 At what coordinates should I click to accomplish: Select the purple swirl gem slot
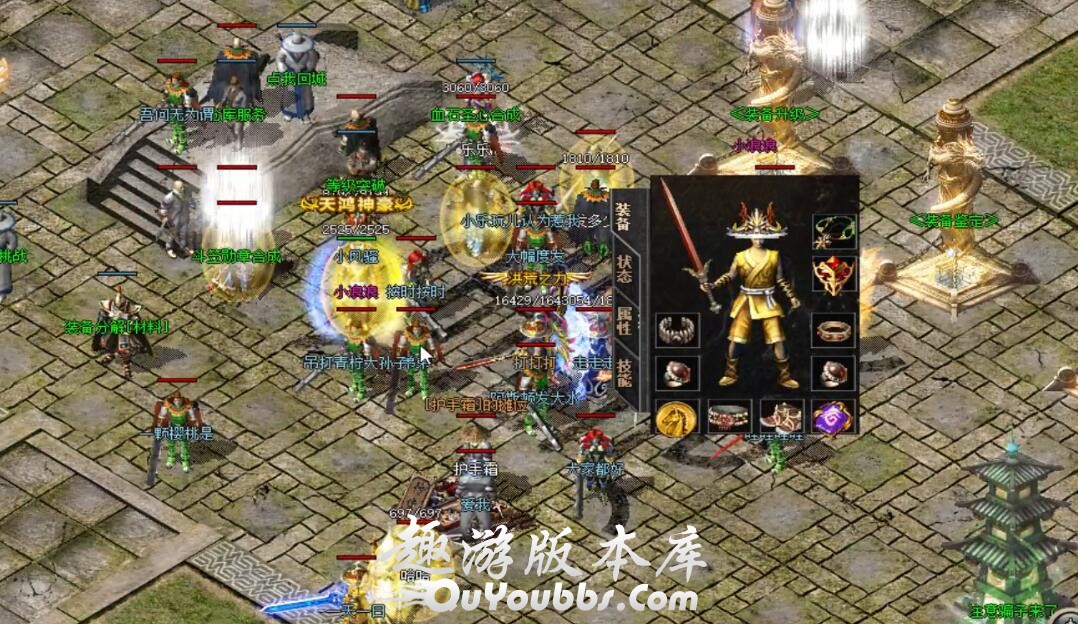click(x=832, y=416)
